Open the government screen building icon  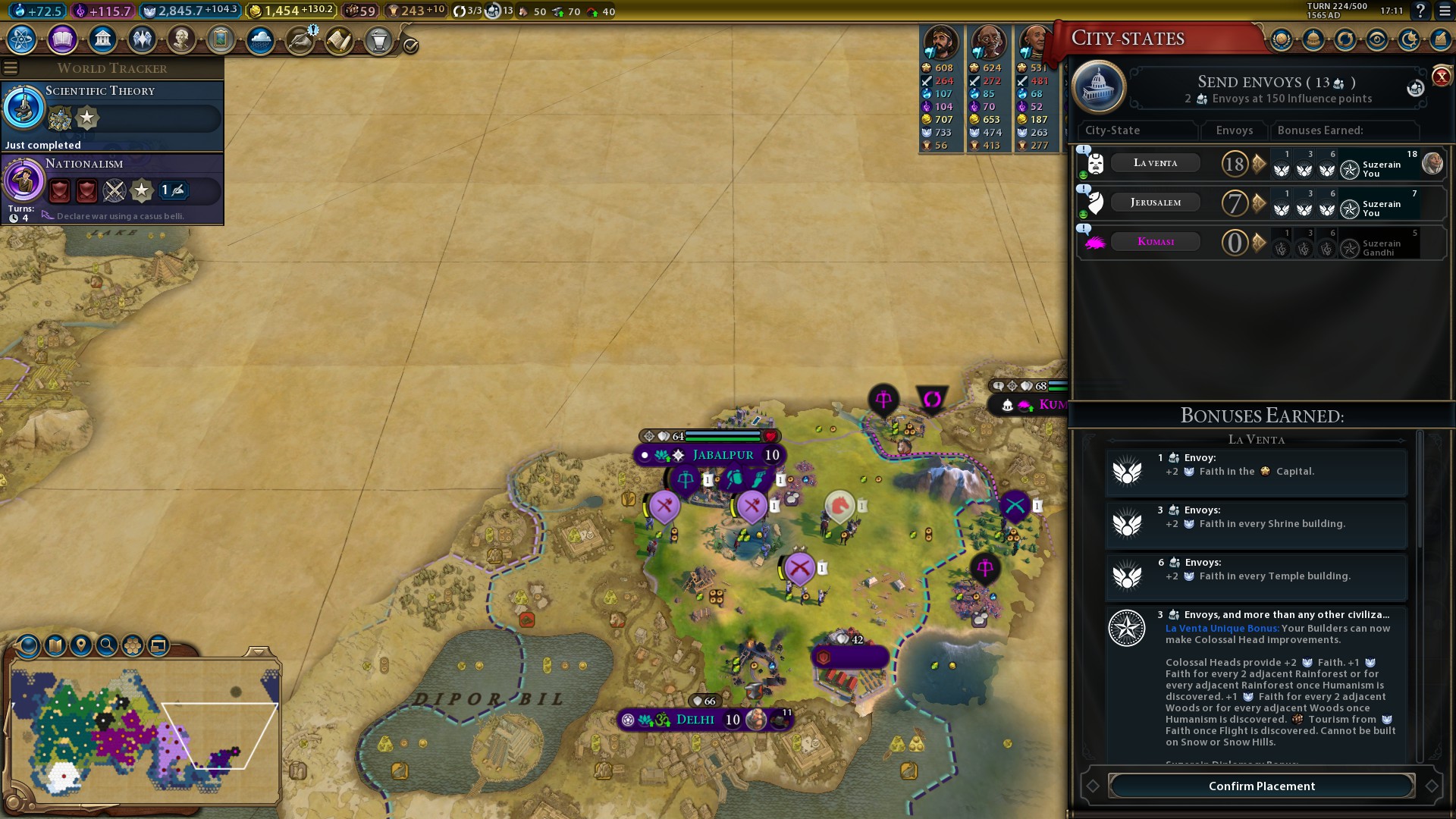pos(102,39)
